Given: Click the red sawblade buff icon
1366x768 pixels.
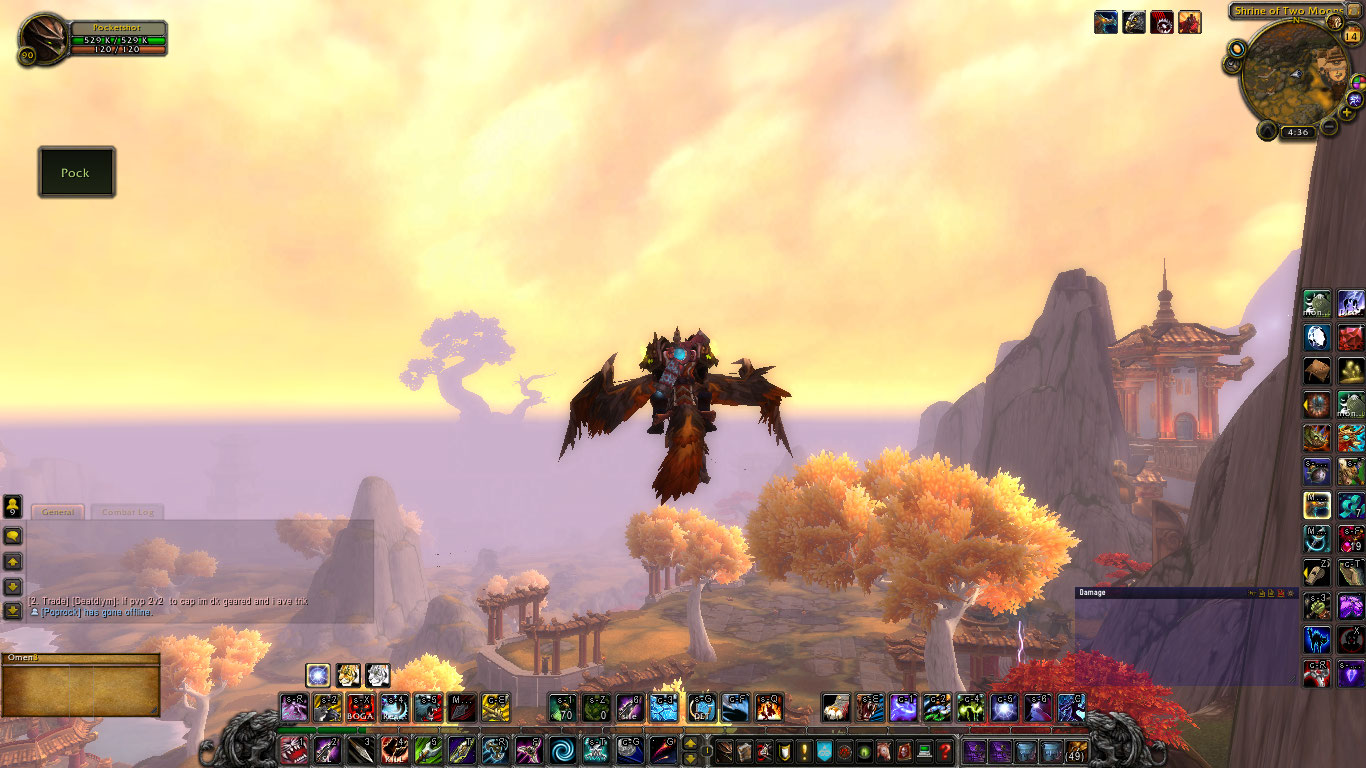Looking at the screenshot, I should [x=1162, y=22].
